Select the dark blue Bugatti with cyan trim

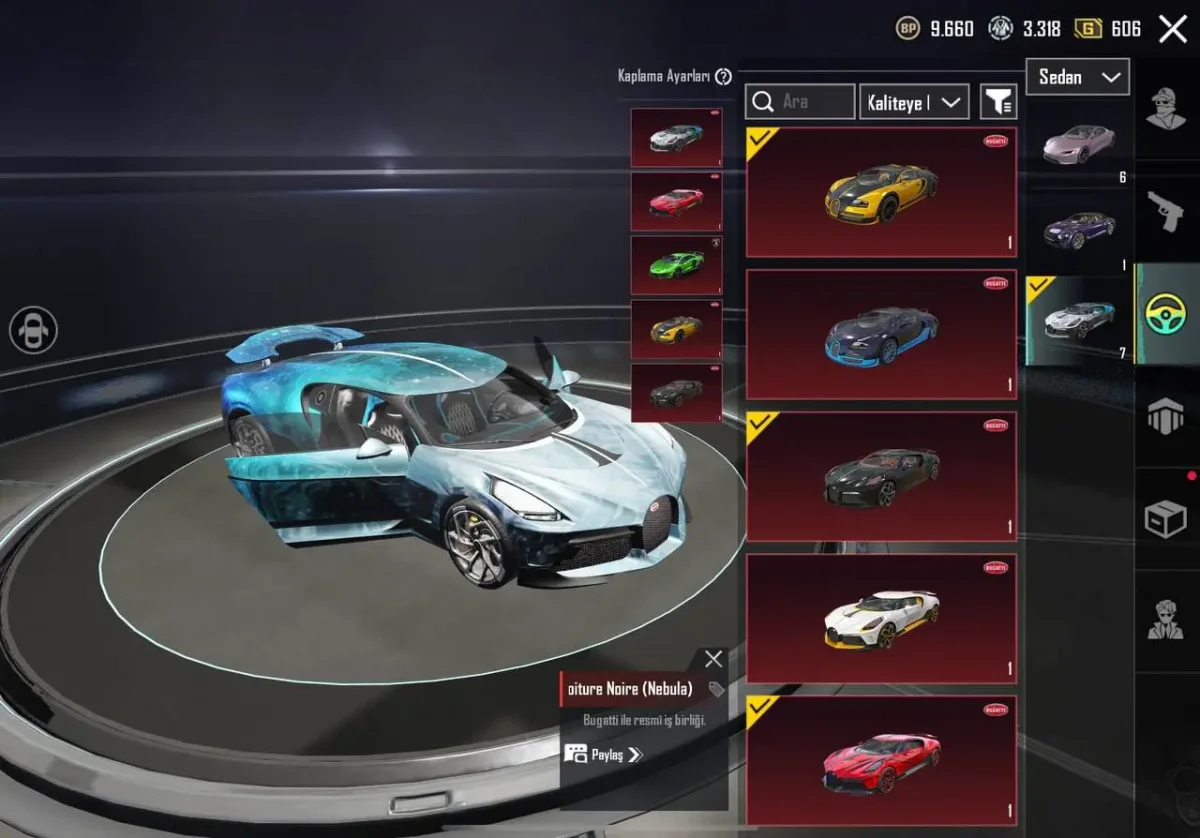pyautogui.click(x=881, y=334)
